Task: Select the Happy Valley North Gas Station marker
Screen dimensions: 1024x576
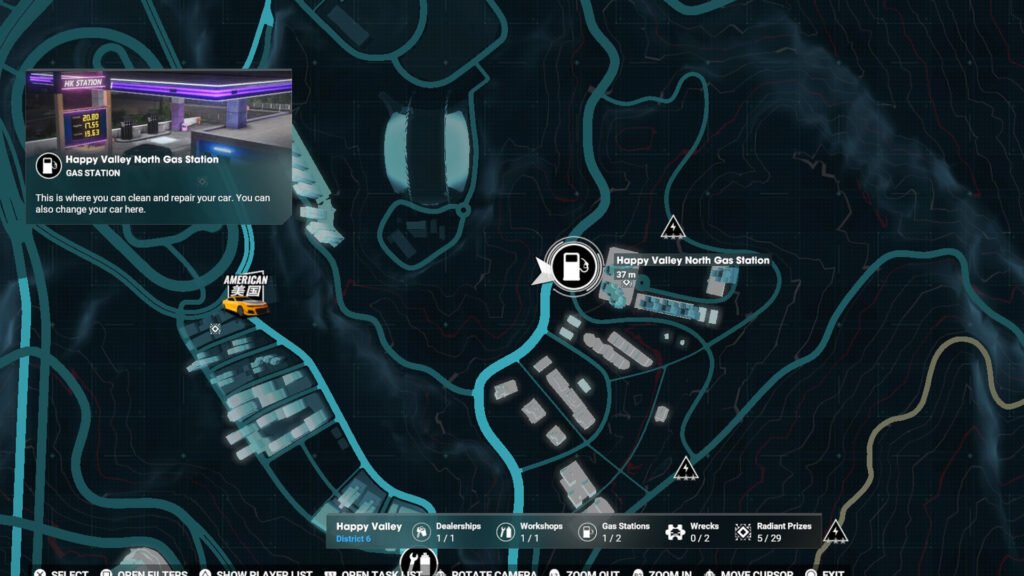Action: click(571, 266)
